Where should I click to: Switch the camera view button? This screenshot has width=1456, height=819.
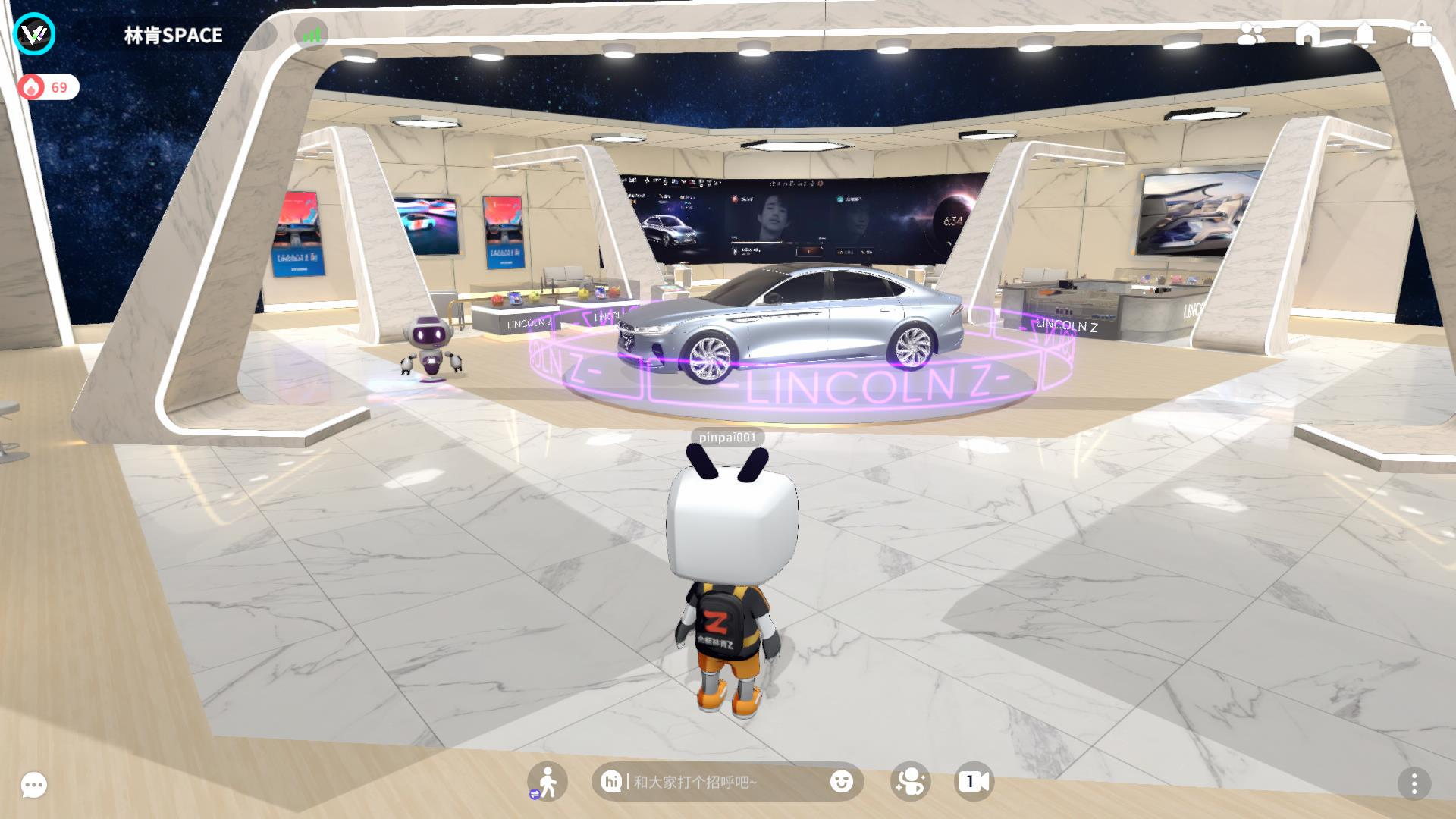974,782
